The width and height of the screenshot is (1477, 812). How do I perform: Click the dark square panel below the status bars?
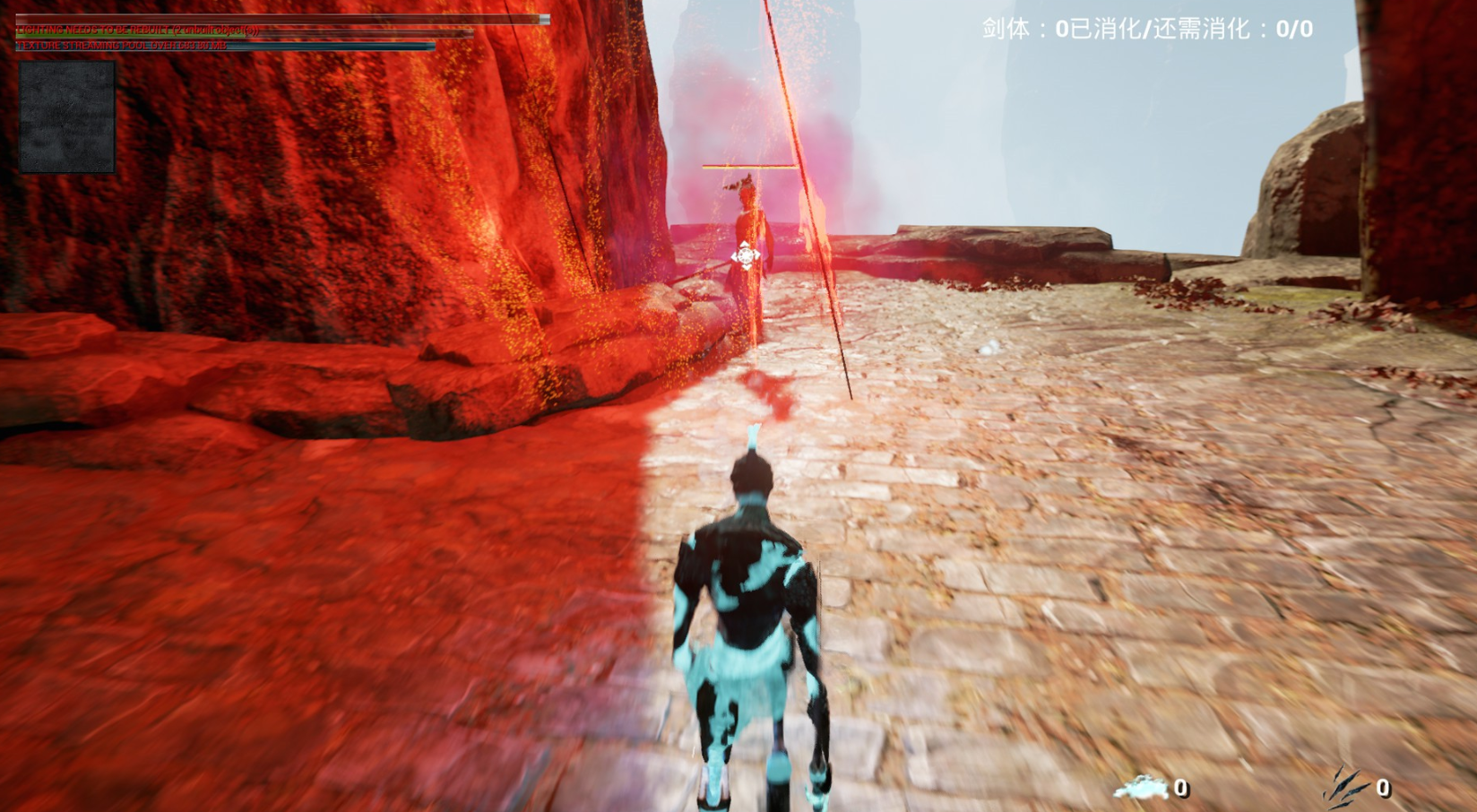point(67,117)
